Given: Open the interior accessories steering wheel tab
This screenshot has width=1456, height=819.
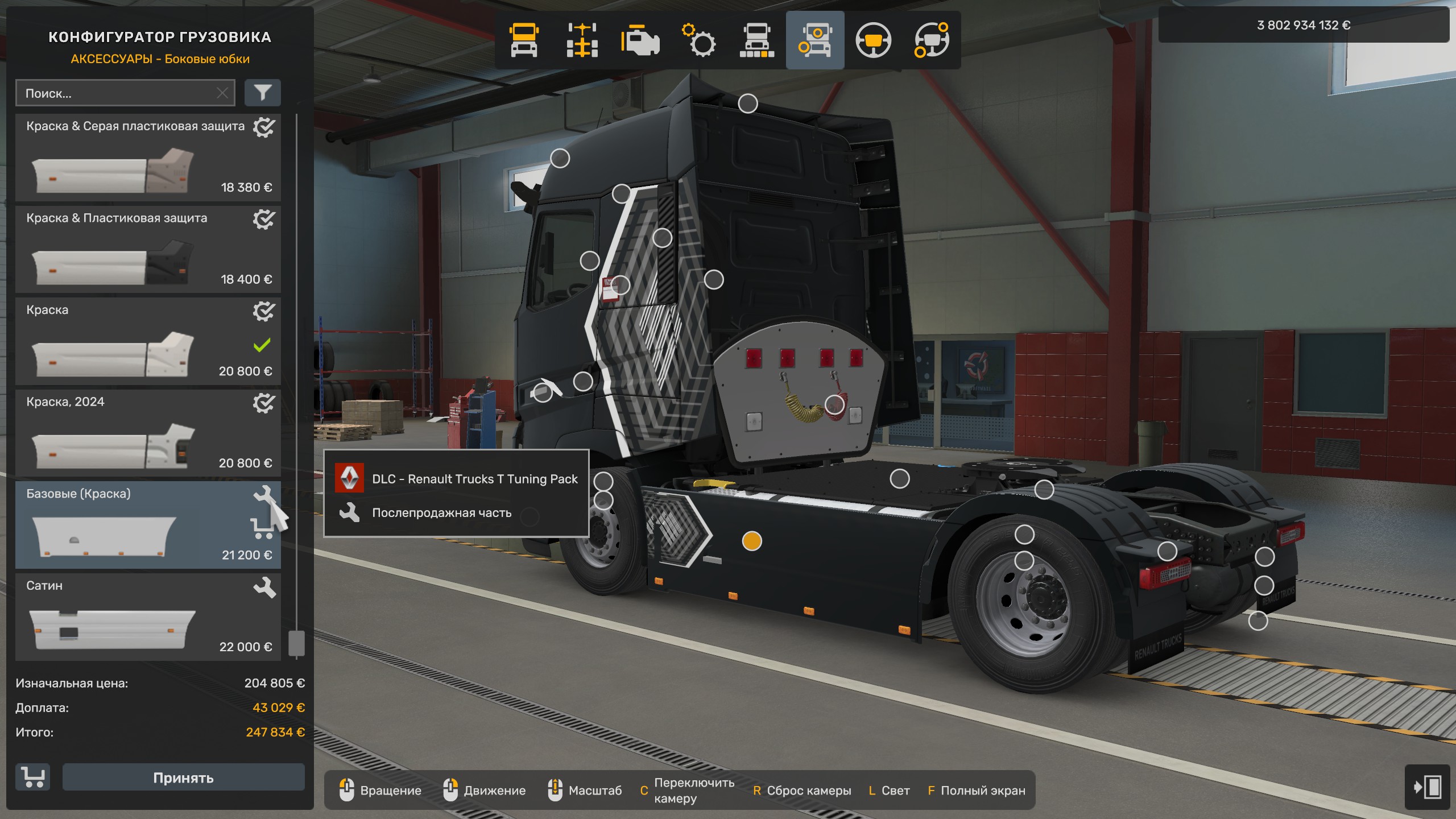Looking at the screenshot, I should click(932, 40).
